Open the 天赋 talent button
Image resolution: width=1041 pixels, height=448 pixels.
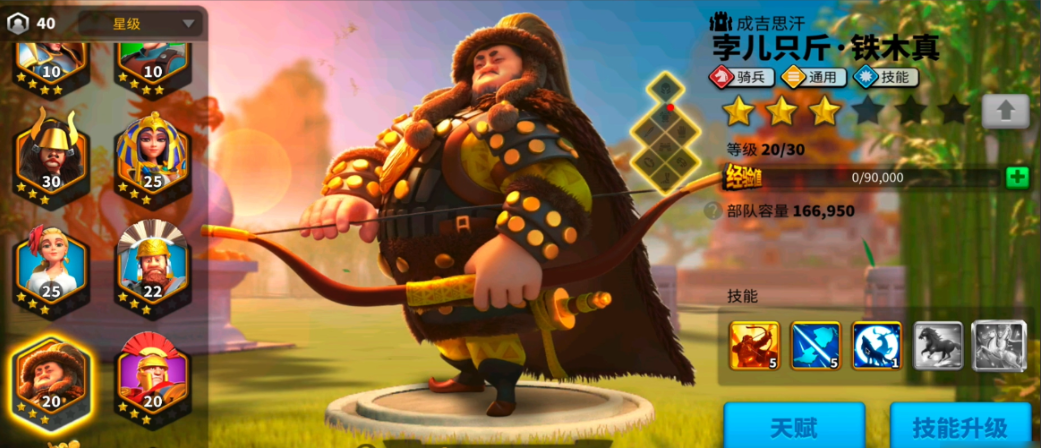[792, 427]
